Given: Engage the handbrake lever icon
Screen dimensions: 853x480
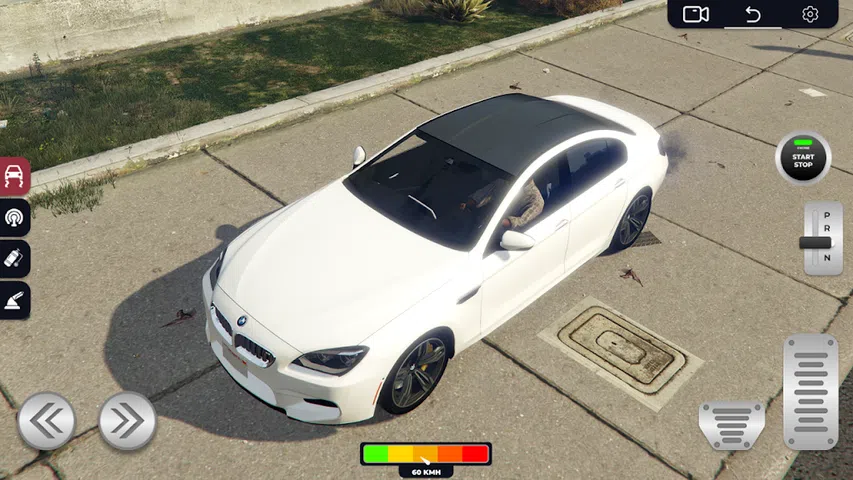Looking at the screenshot, I should [x=15, y=301].
